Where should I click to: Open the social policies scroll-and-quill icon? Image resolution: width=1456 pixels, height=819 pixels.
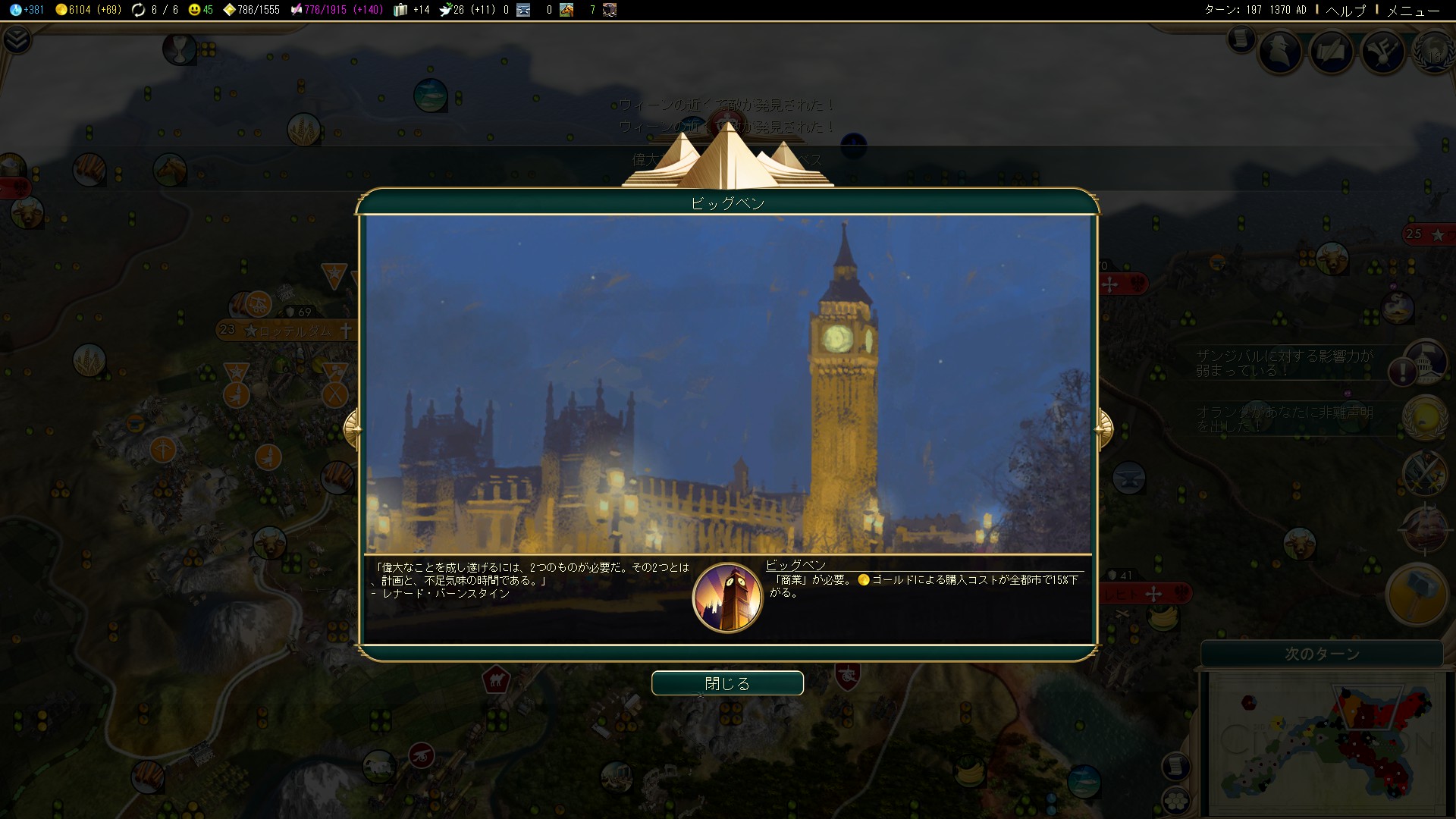click(1331, 52)
